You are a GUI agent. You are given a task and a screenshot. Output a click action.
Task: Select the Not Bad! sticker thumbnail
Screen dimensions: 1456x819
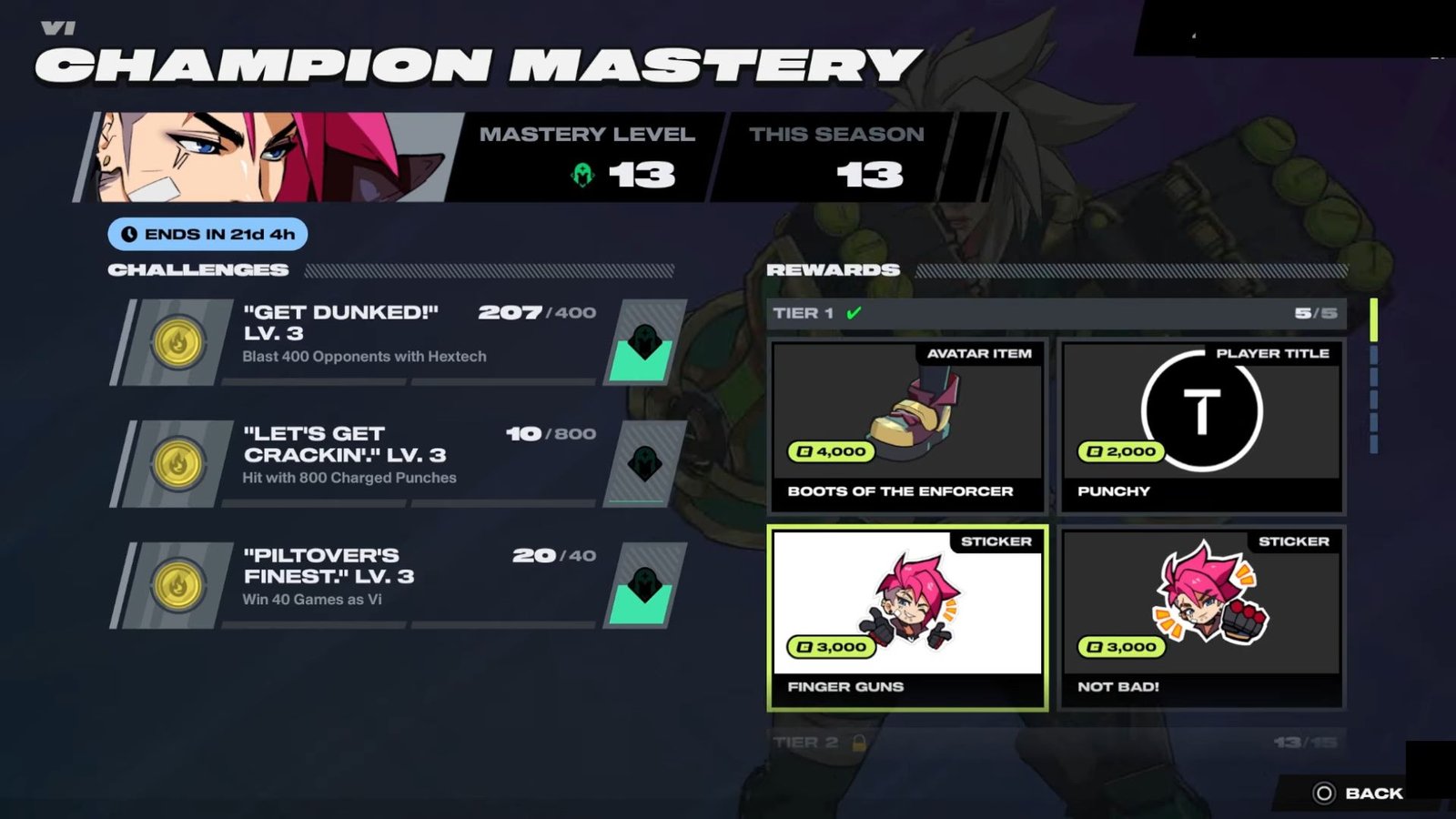pyautogui.click(x=1201, y=610)
